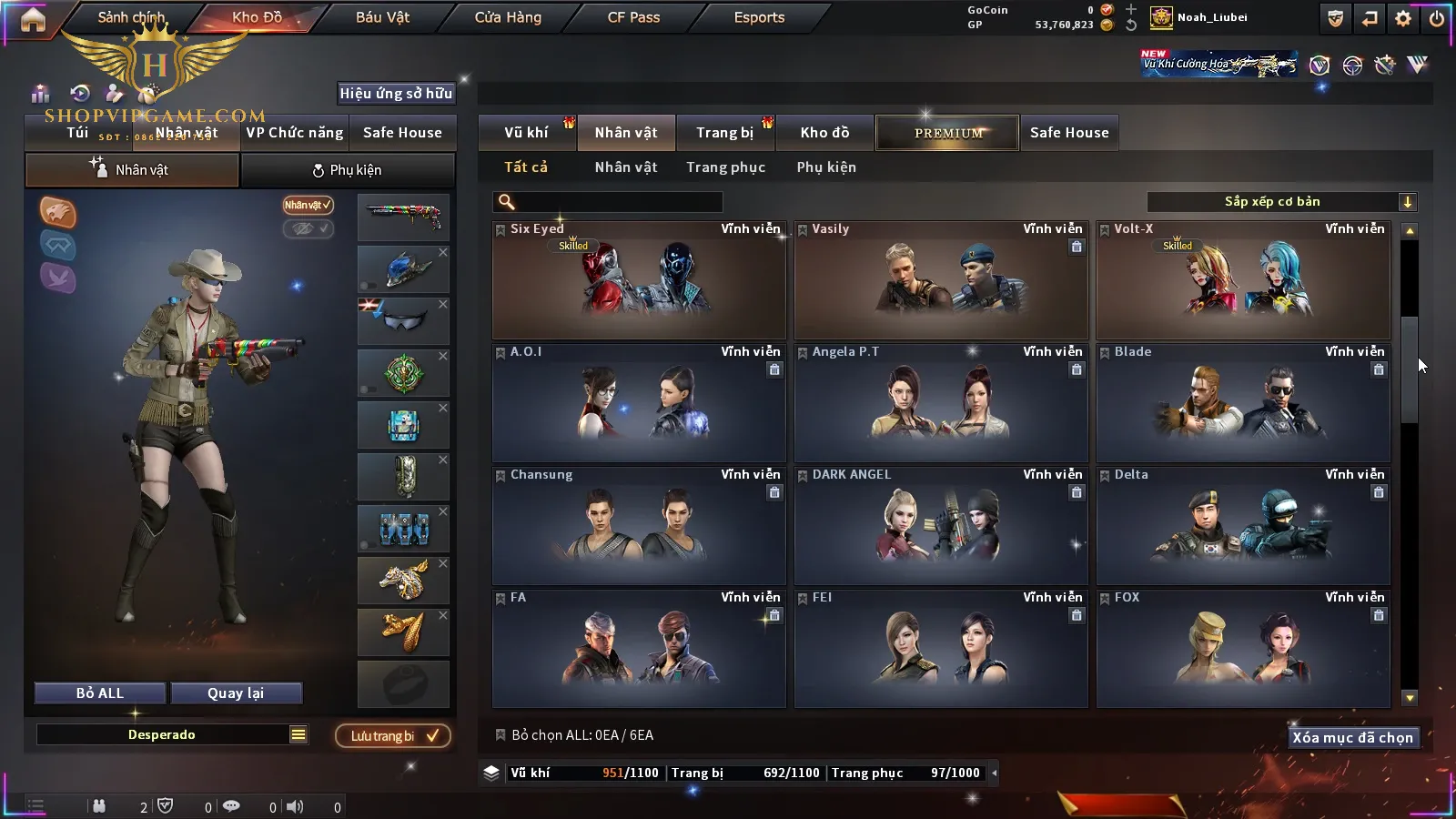The image size is (1456, 819).
Task: Choose the DARK ANGEL character card
Action: [x=941, y=526]
